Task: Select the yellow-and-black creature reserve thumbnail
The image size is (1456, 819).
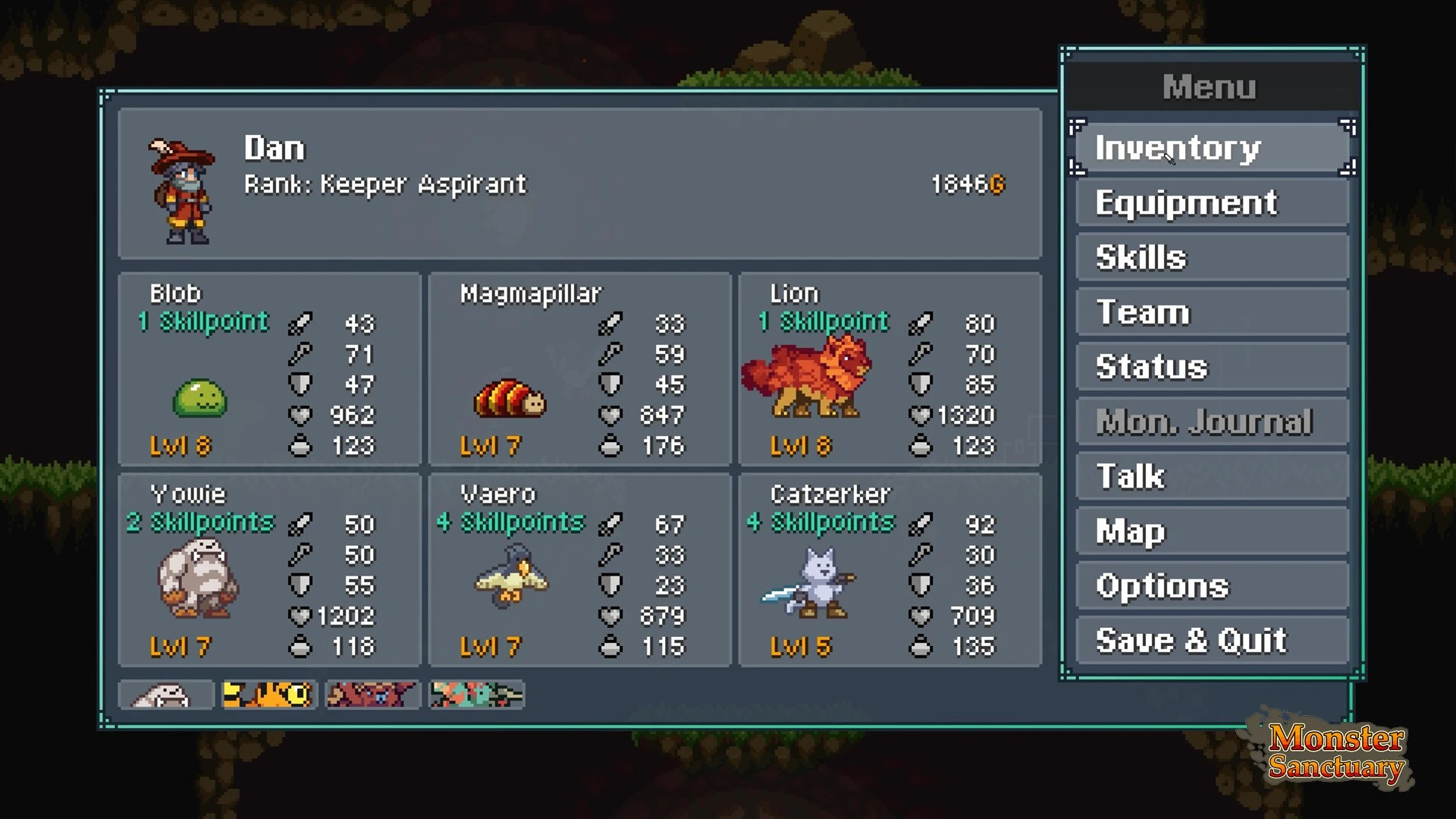Action: pyautogui.click(x=268, y=695)
